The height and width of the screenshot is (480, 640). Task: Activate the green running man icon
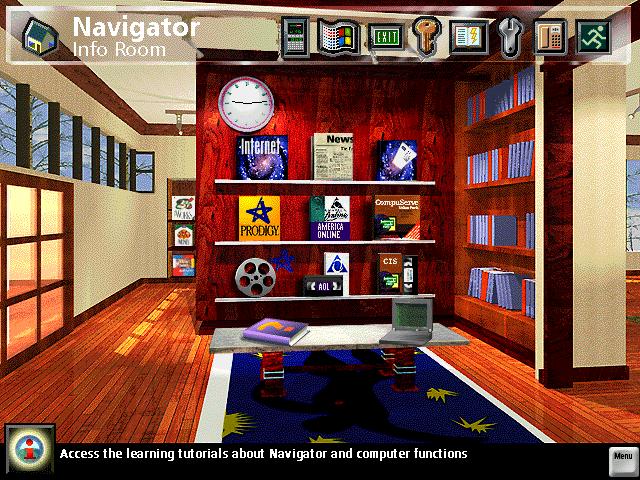pyautogui.click(x=592, y=36)
